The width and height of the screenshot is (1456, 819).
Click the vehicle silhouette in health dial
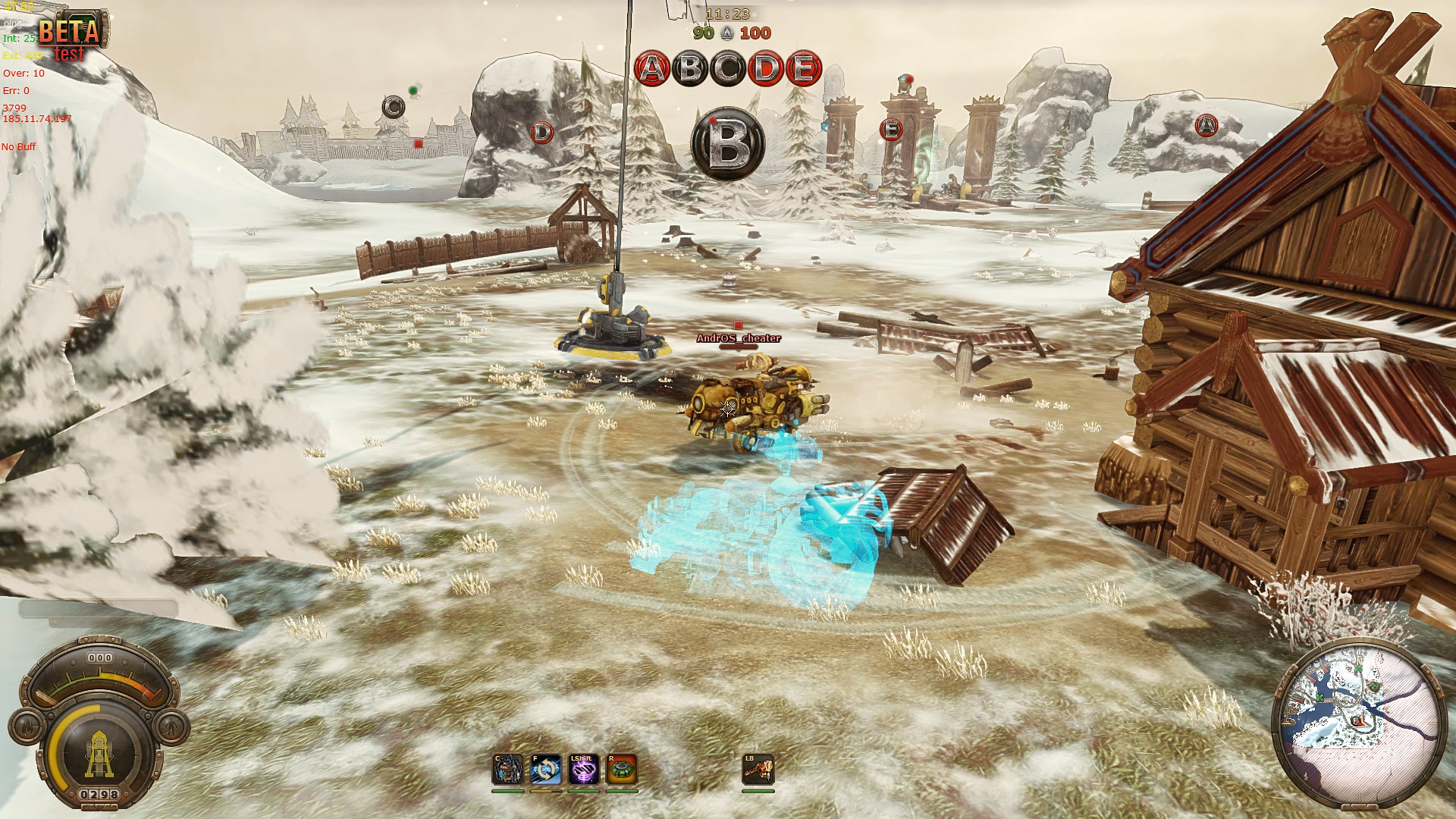point(99,754)
